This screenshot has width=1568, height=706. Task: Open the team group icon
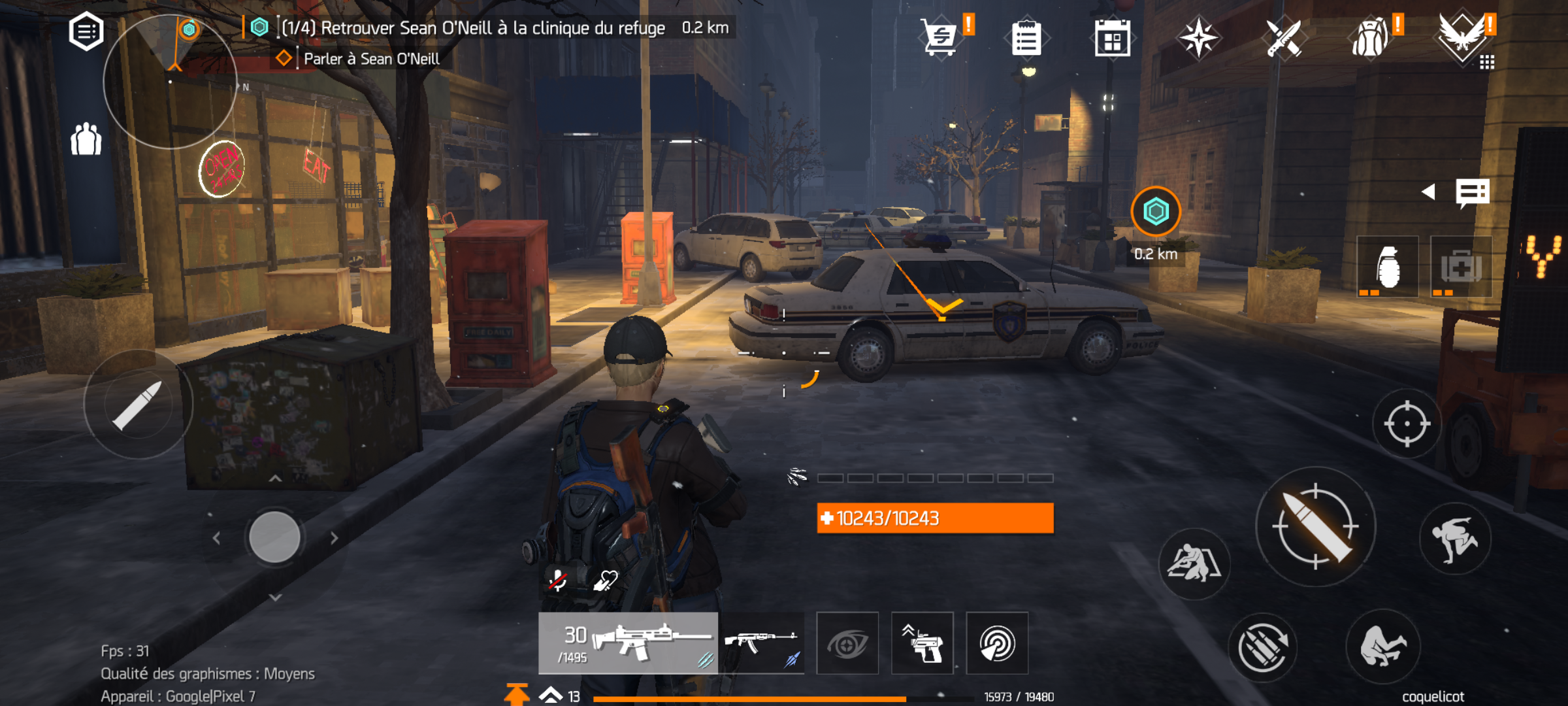coord(86,139)
